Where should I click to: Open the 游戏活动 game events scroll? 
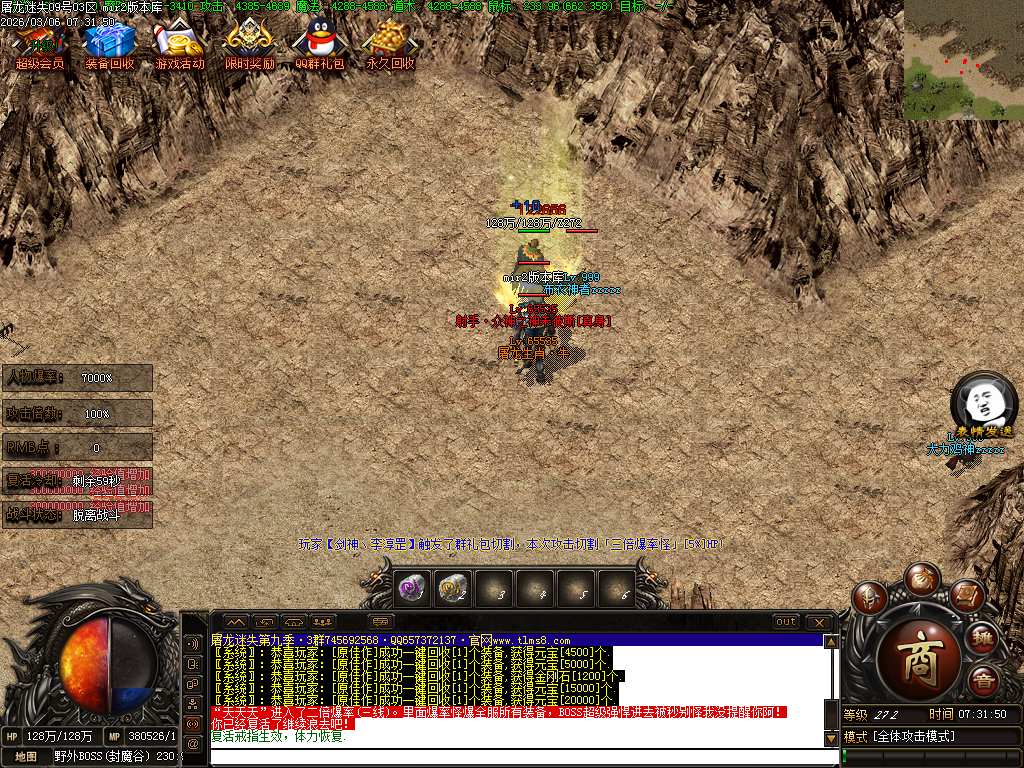click(x=179, y=46)
